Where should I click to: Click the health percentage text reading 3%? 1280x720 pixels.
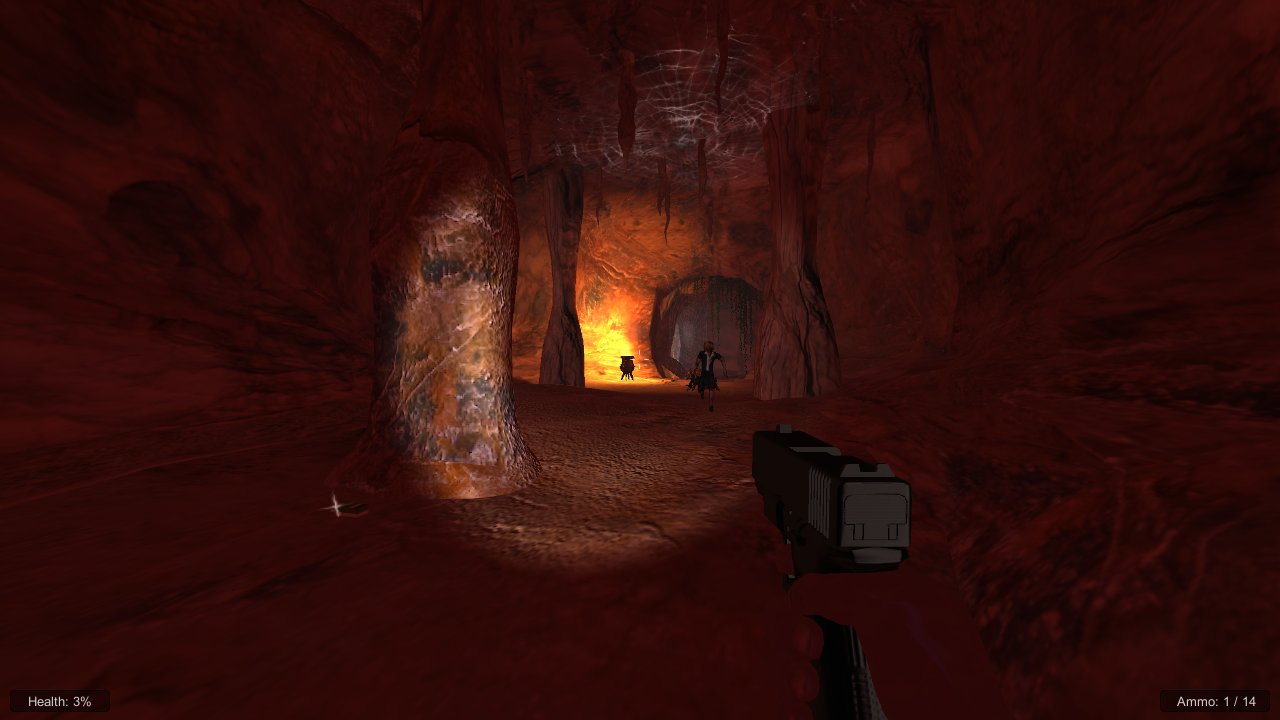pyautogui.click(x=82, y=701)
